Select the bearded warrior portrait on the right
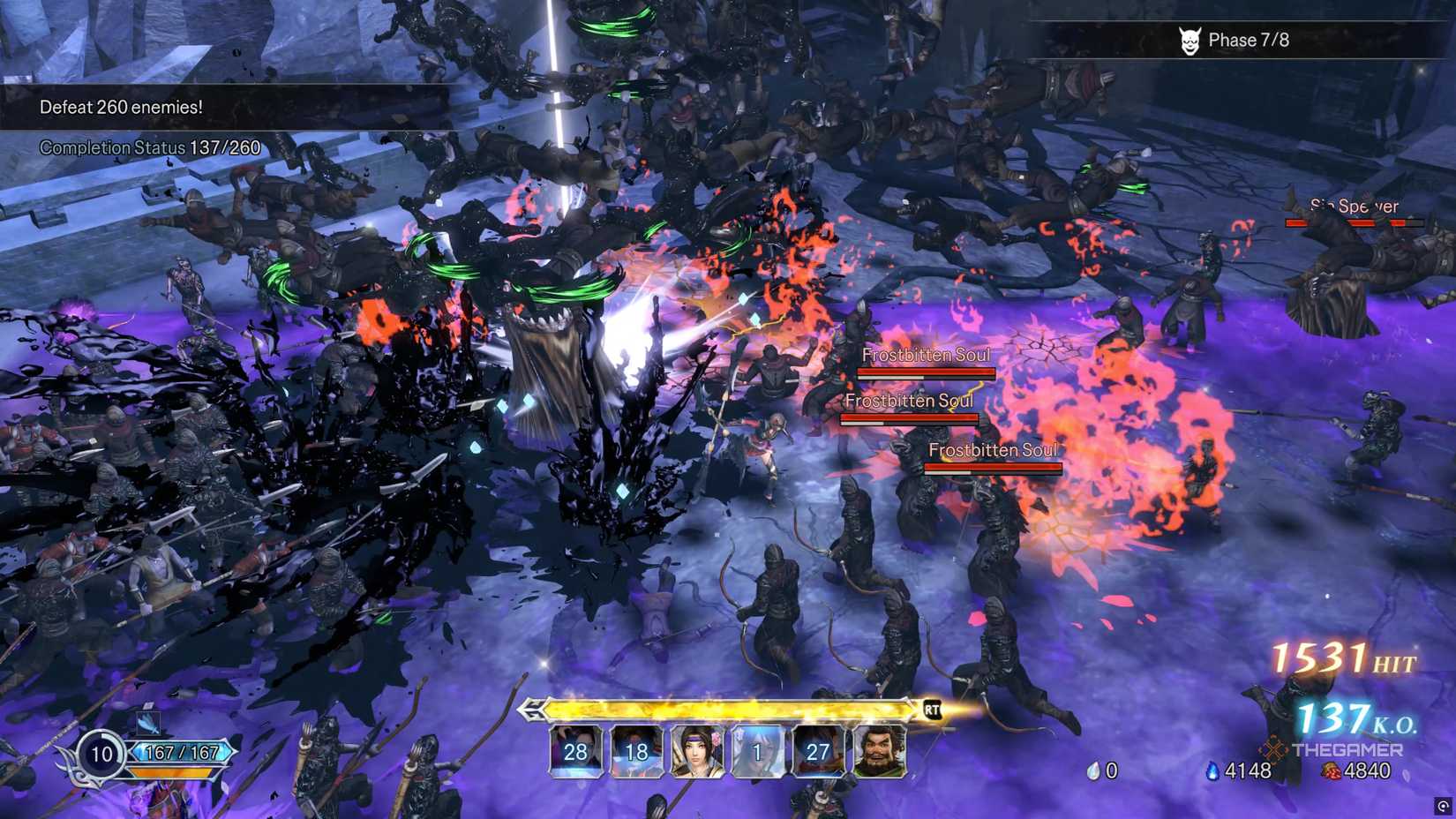The width and height of the screenshot is (1456, 819). coord(877,752)
